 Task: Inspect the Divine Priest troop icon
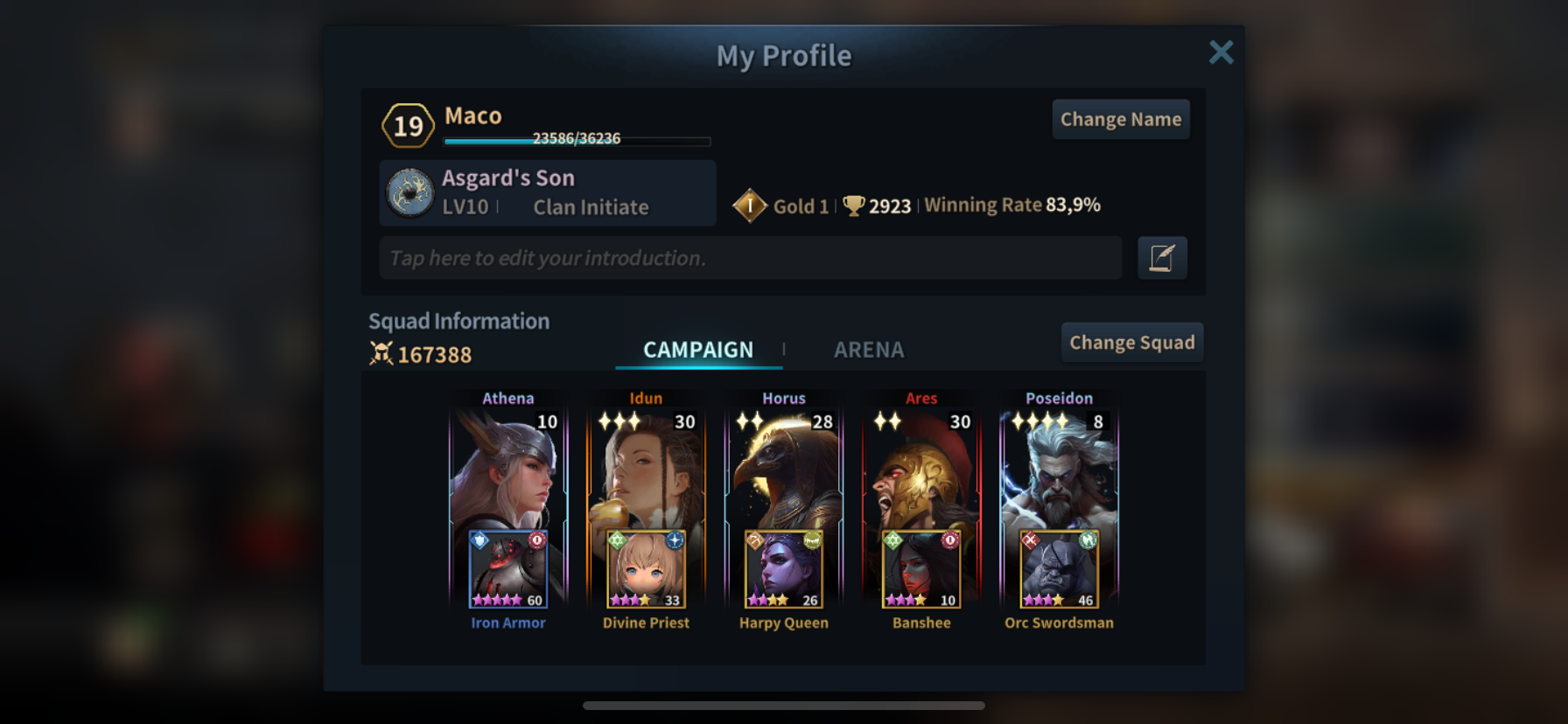(646, 569)
